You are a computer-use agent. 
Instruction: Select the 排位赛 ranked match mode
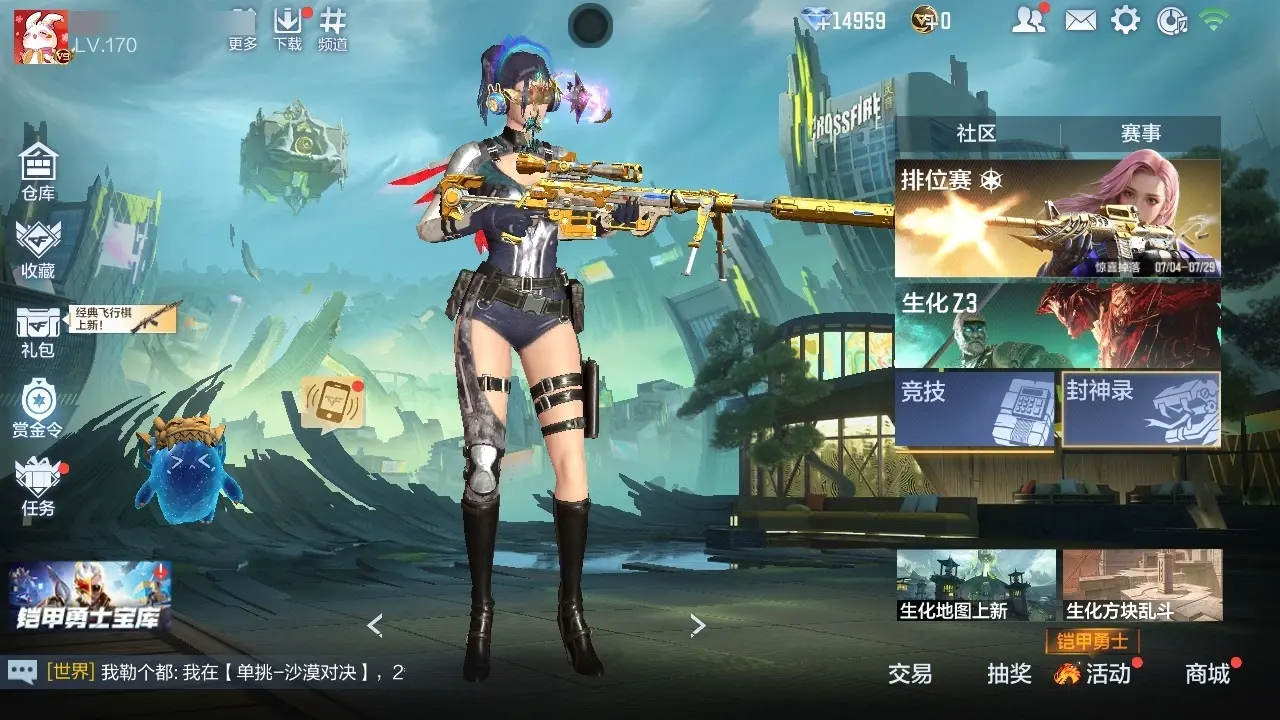pos(1057,218)
